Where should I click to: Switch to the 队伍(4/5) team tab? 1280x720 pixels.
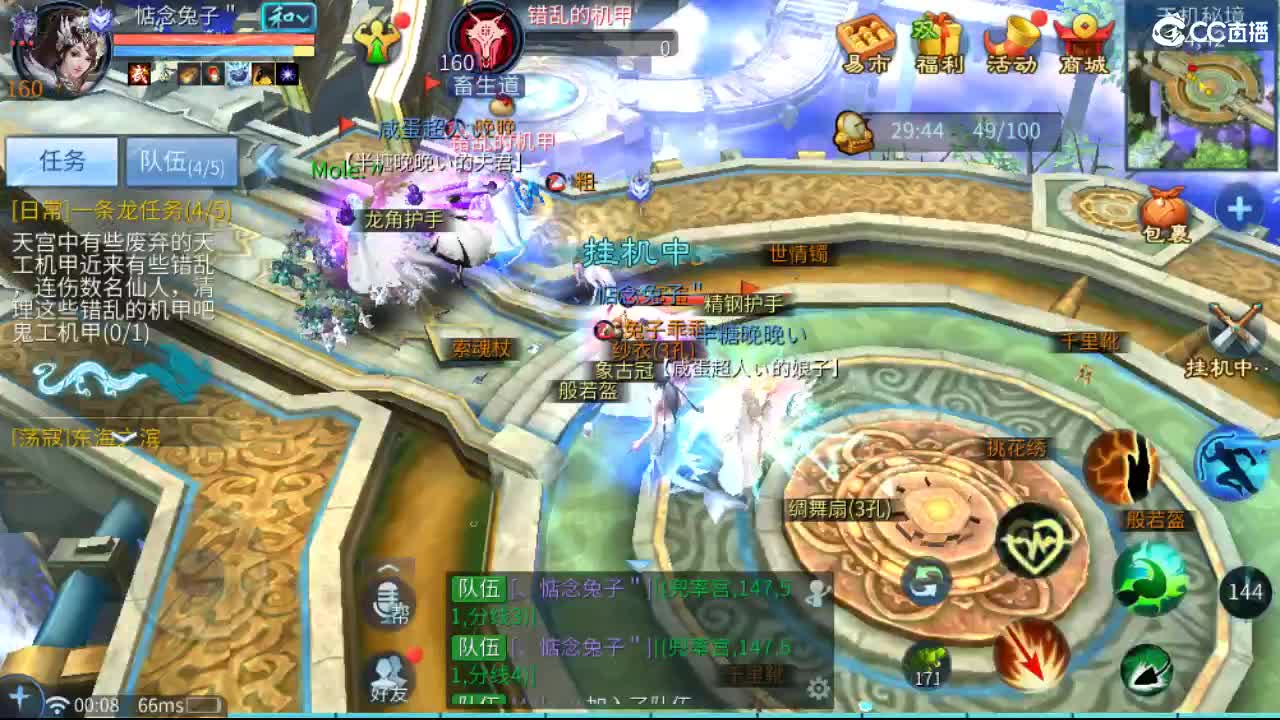tap(183, 161)
